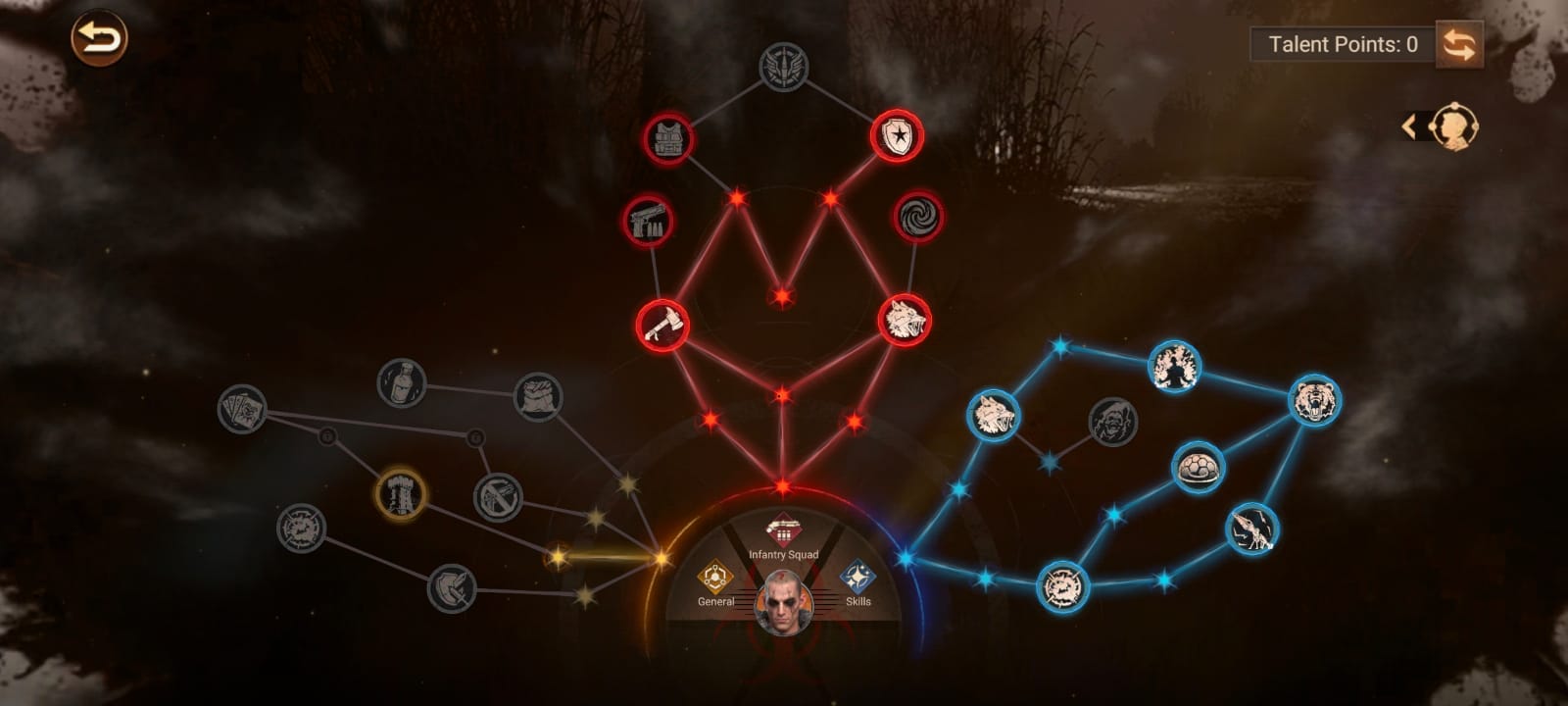
Task: Choose the red spiral vortex talent
Action: [x=918, y=218]
